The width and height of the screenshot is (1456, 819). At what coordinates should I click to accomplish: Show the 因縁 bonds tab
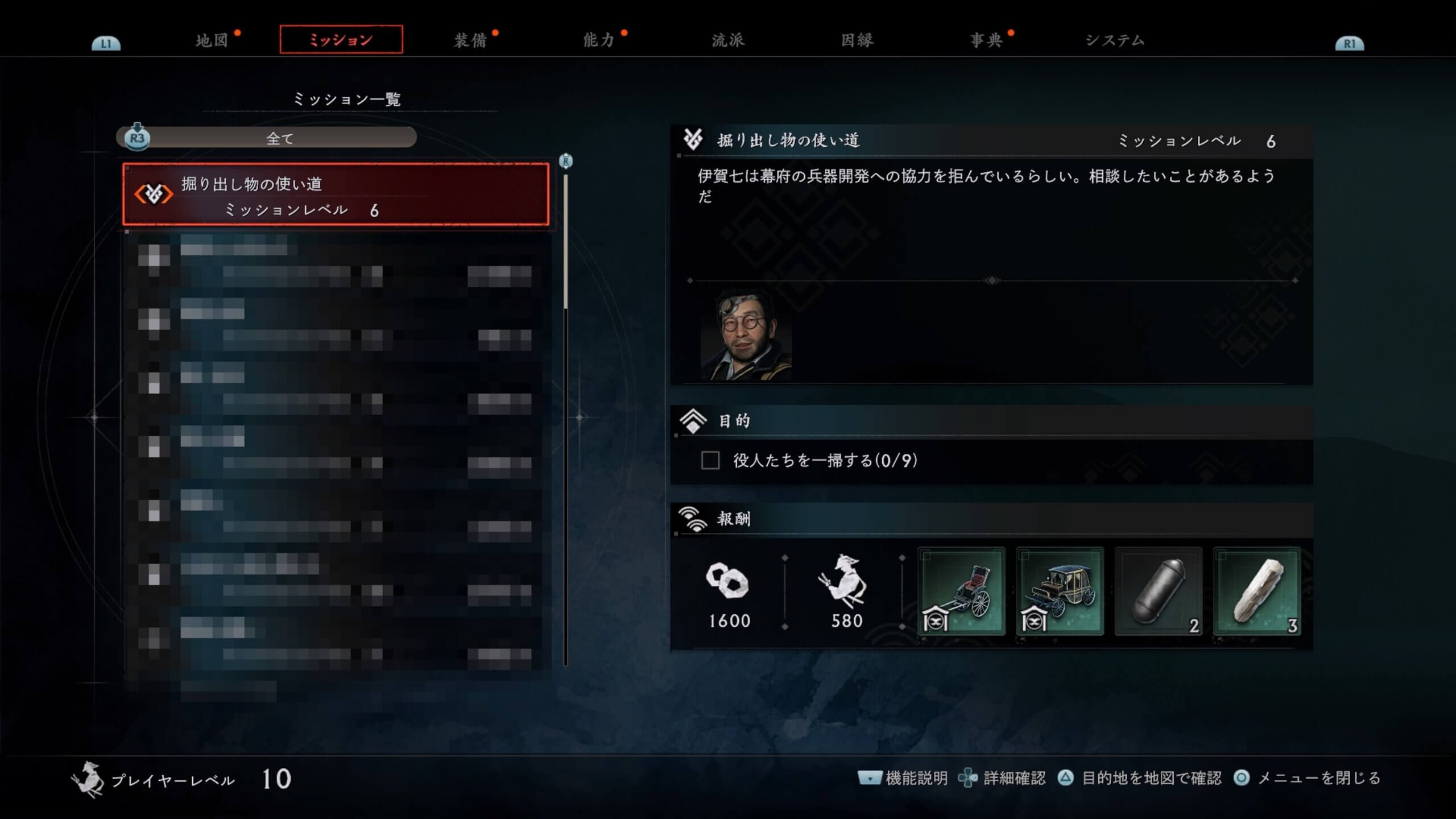pyautogui.click(x=857, y=40)
